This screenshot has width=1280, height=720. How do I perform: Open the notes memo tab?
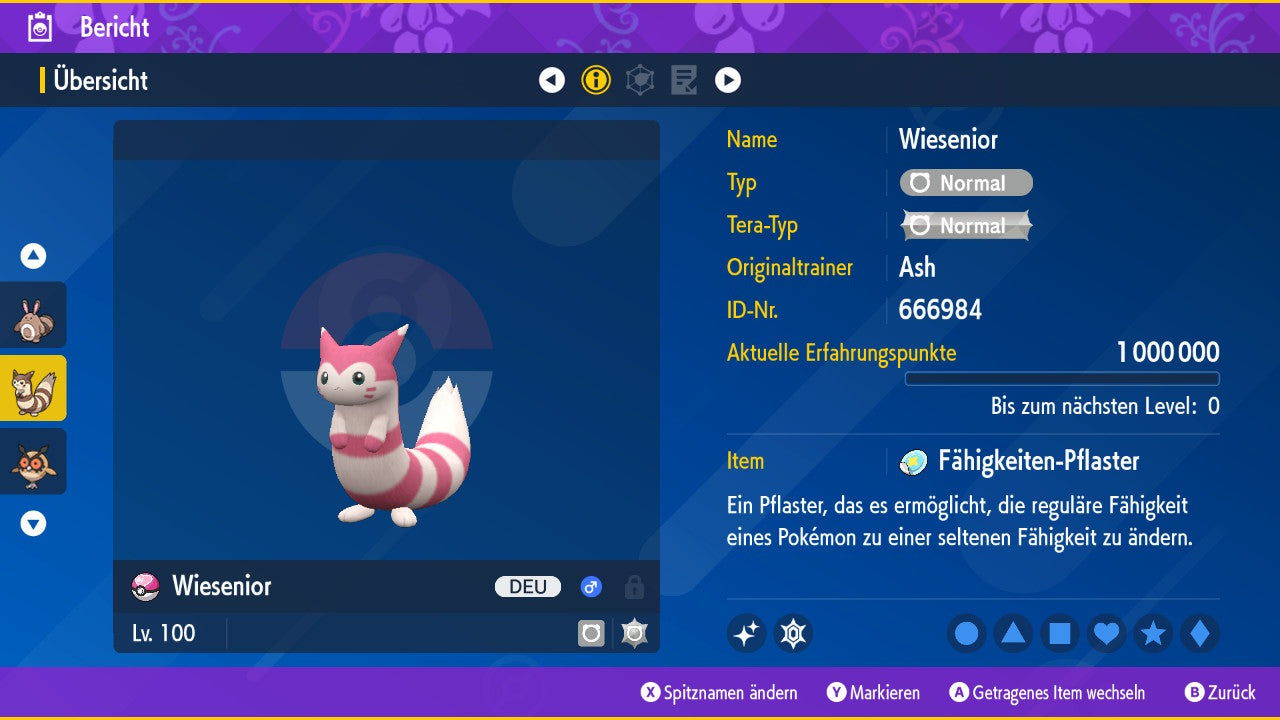tap(684, 80)
